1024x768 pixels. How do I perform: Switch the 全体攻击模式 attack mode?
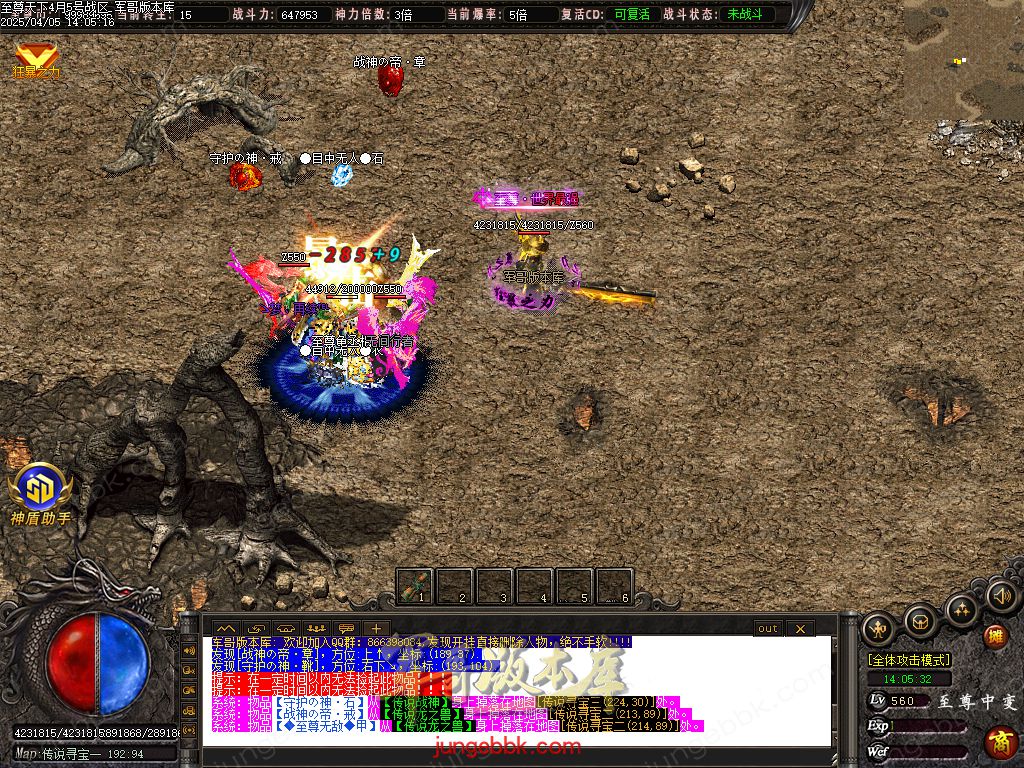[909, 660]
